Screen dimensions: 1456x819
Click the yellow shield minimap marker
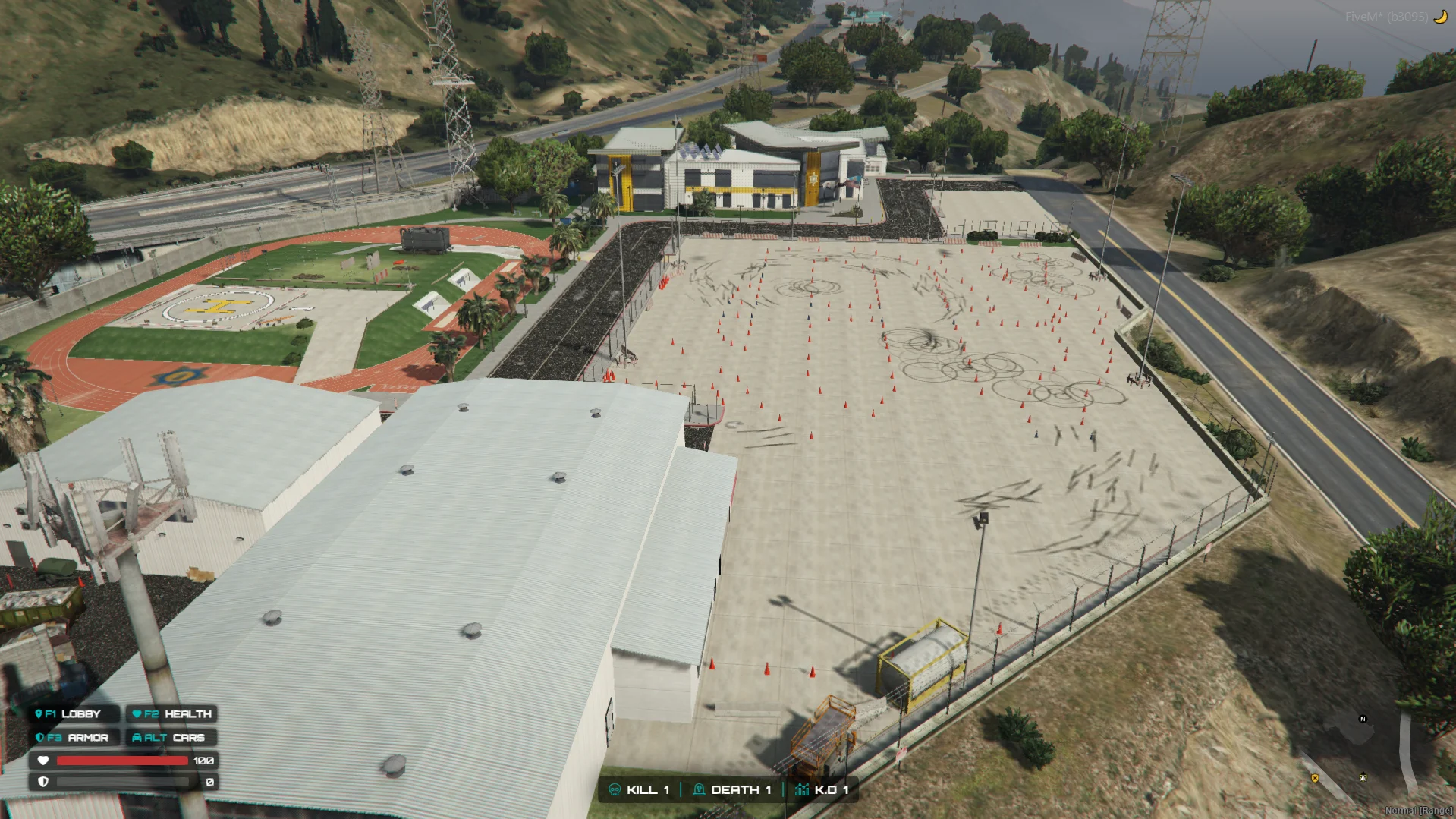click(1315, 778)
